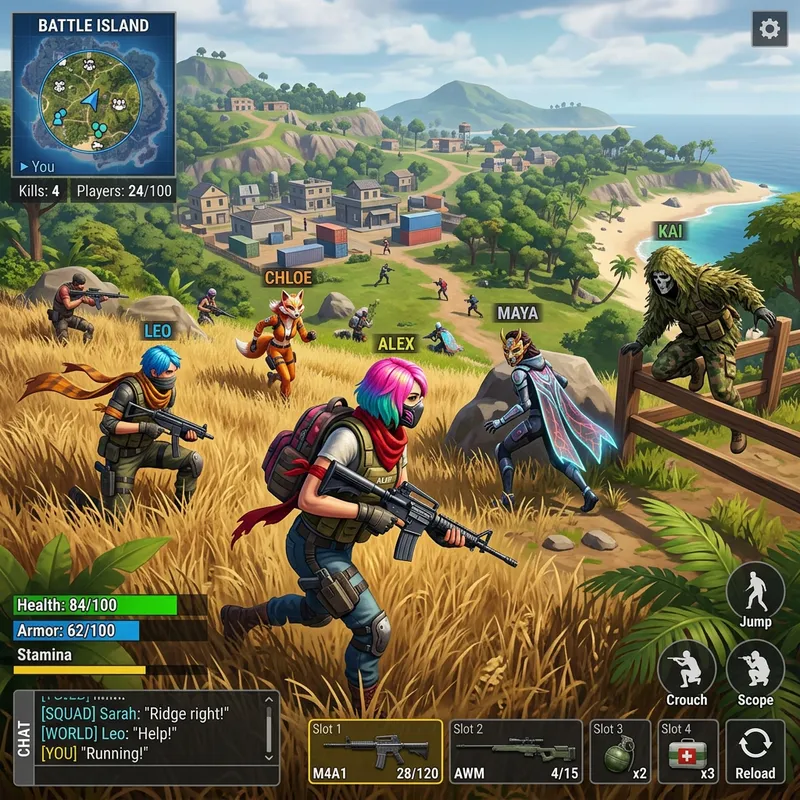
Task: Open settings with the gear icon
Action: click(769, 30)
